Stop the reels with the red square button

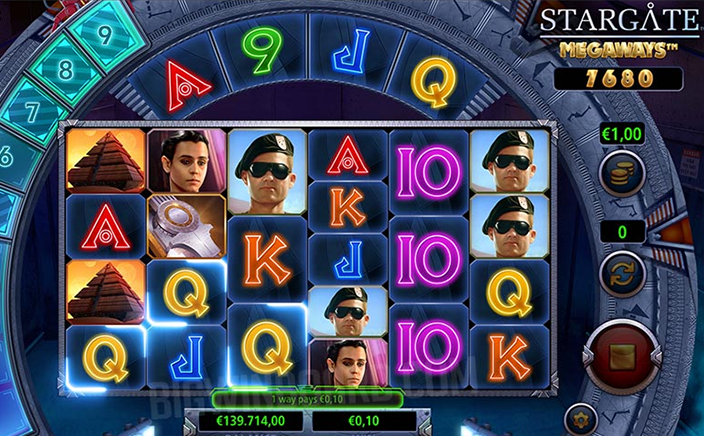click(621, 356)
